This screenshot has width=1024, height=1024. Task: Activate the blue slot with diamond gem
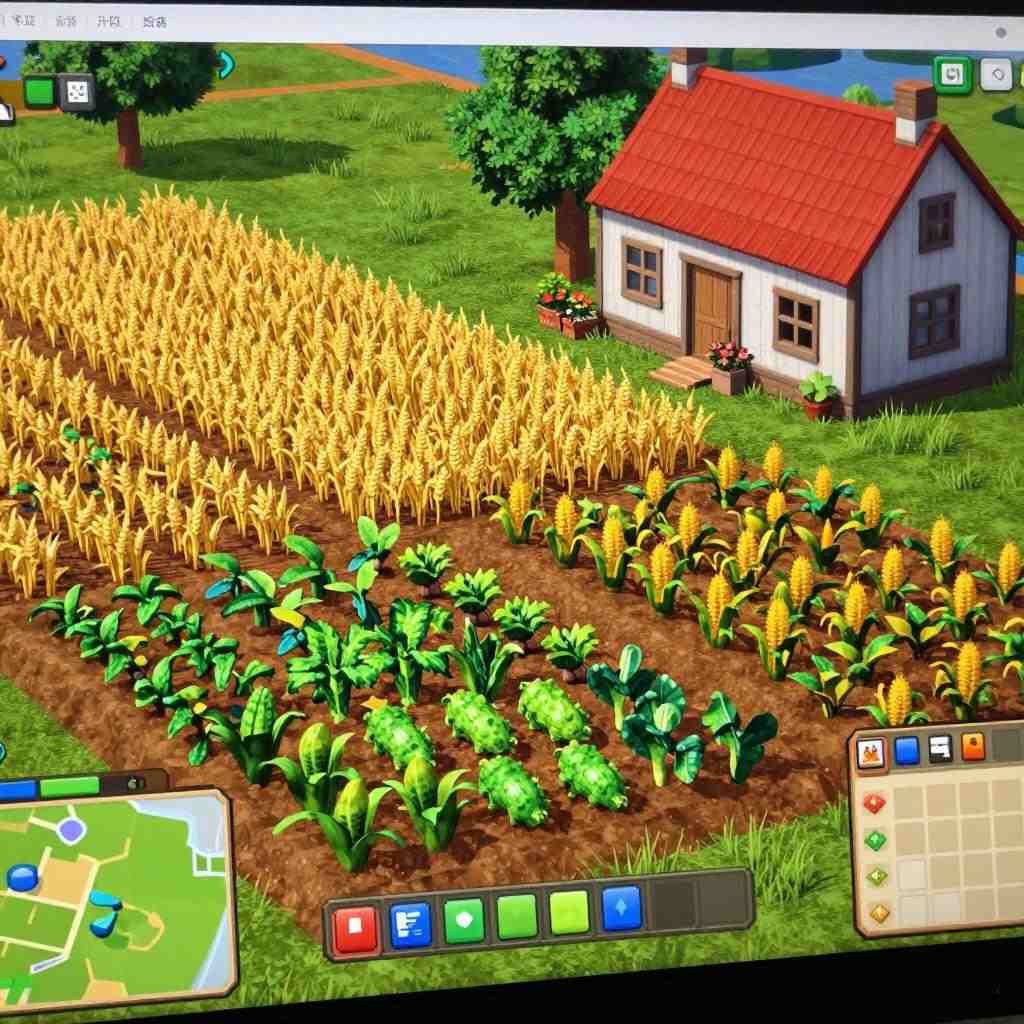pyautogui.click(x=621, y=908)
